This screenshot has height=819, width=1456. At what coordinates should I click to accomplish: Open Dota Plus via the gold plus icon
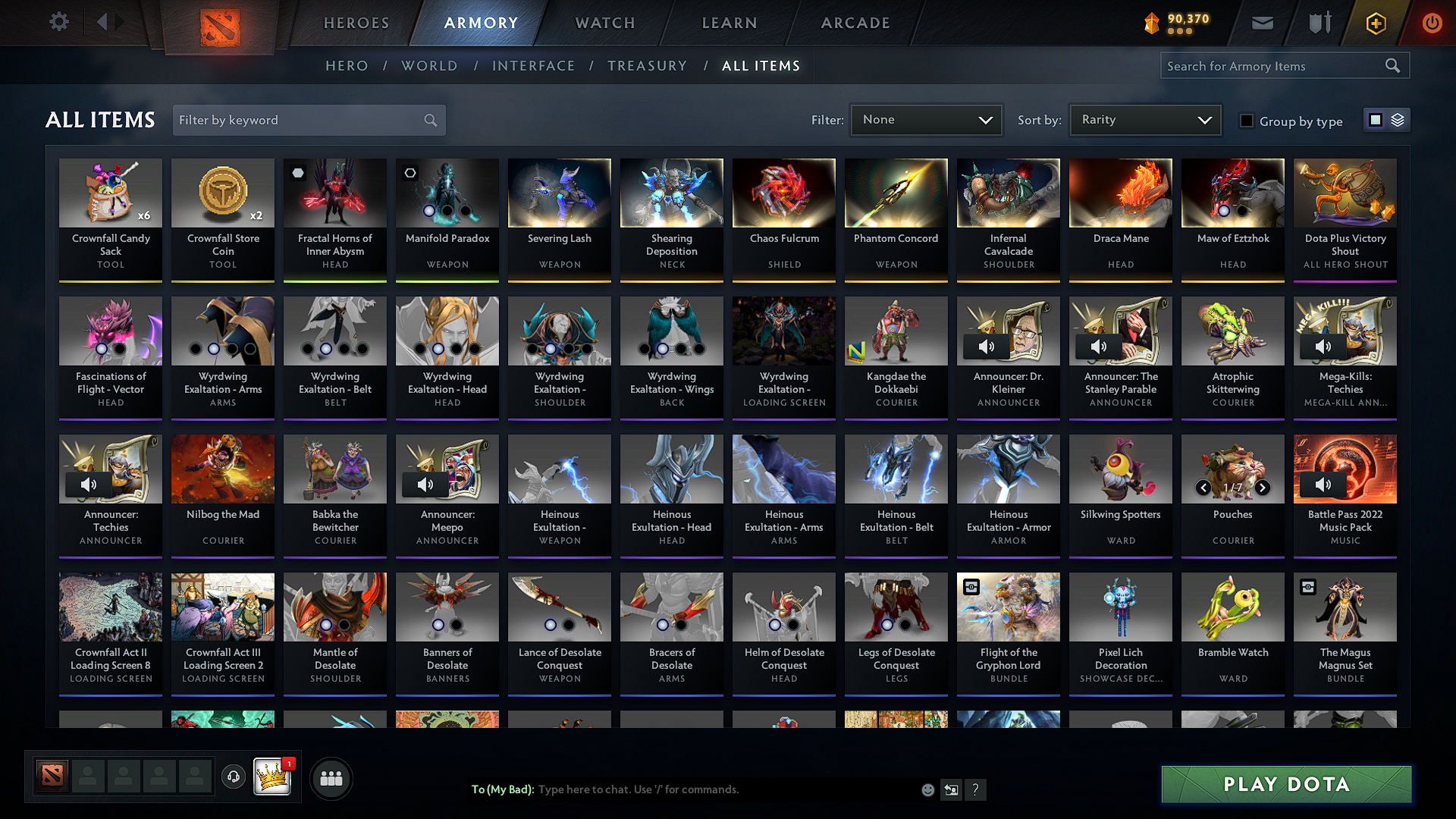tap(1375, 23)
